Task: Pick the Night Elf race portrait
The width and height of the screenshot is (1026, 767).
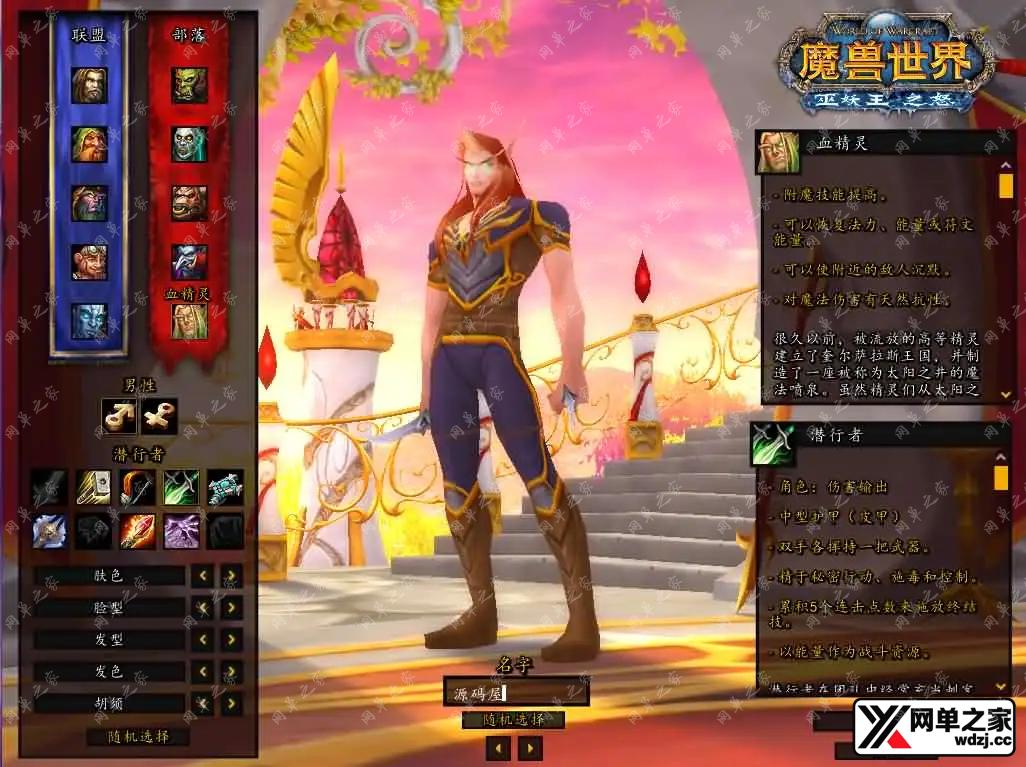Action: (x=89, y=203)
